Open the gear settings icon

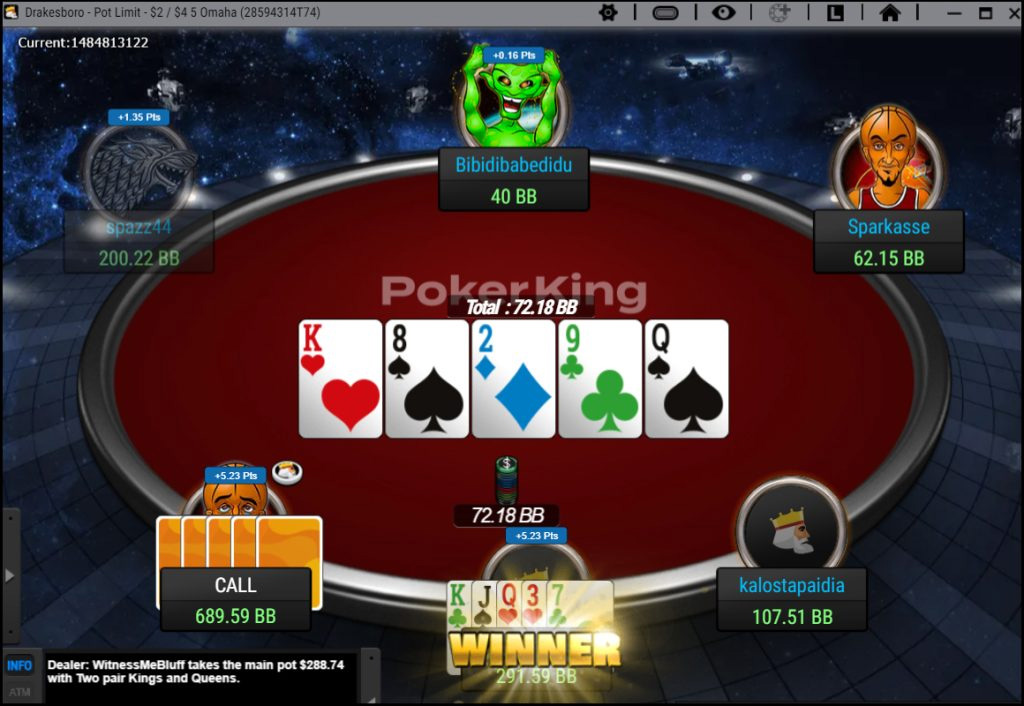(608, 13)
